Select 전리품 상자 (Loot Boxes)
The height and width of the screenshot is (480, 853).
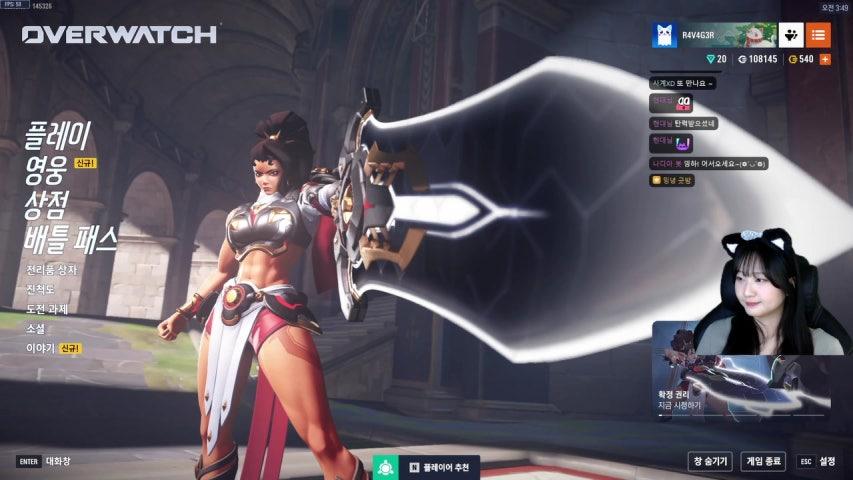[x=52, y=270]
